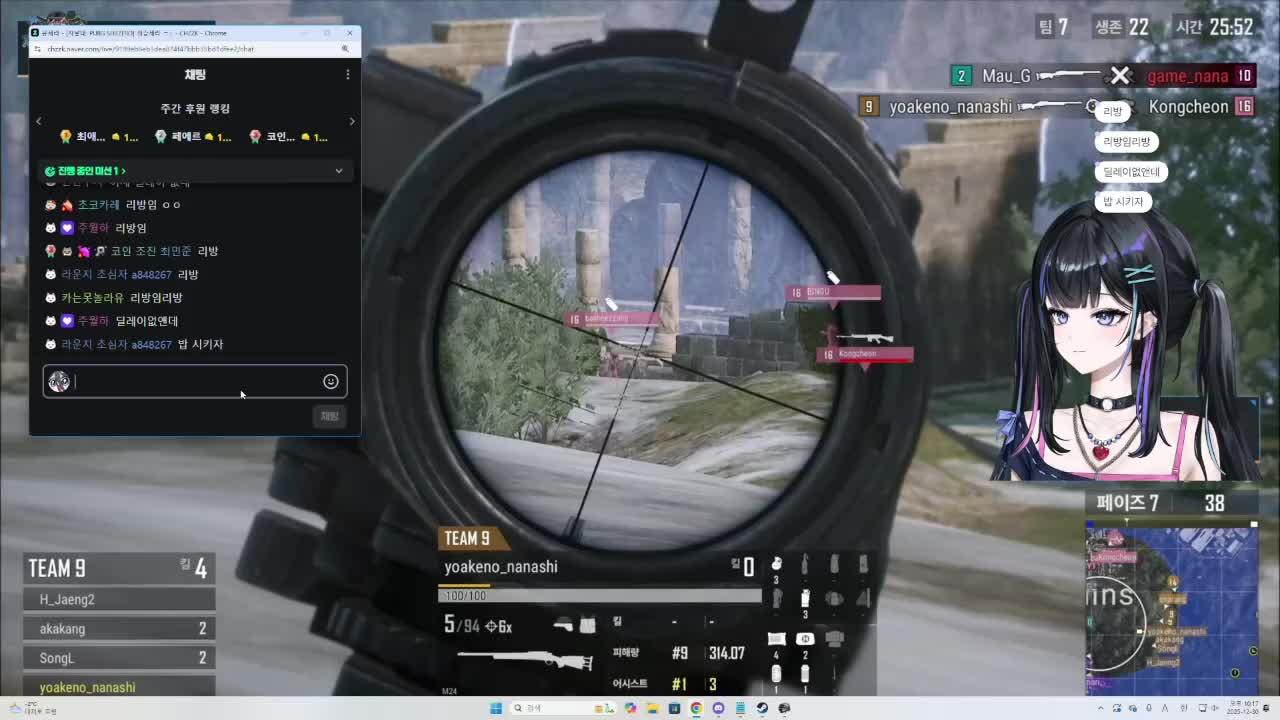Expand the 진행 중인 미션 1 dropdown chevron
Viewport: 1280px width, 720px height.
pos(339,171)
